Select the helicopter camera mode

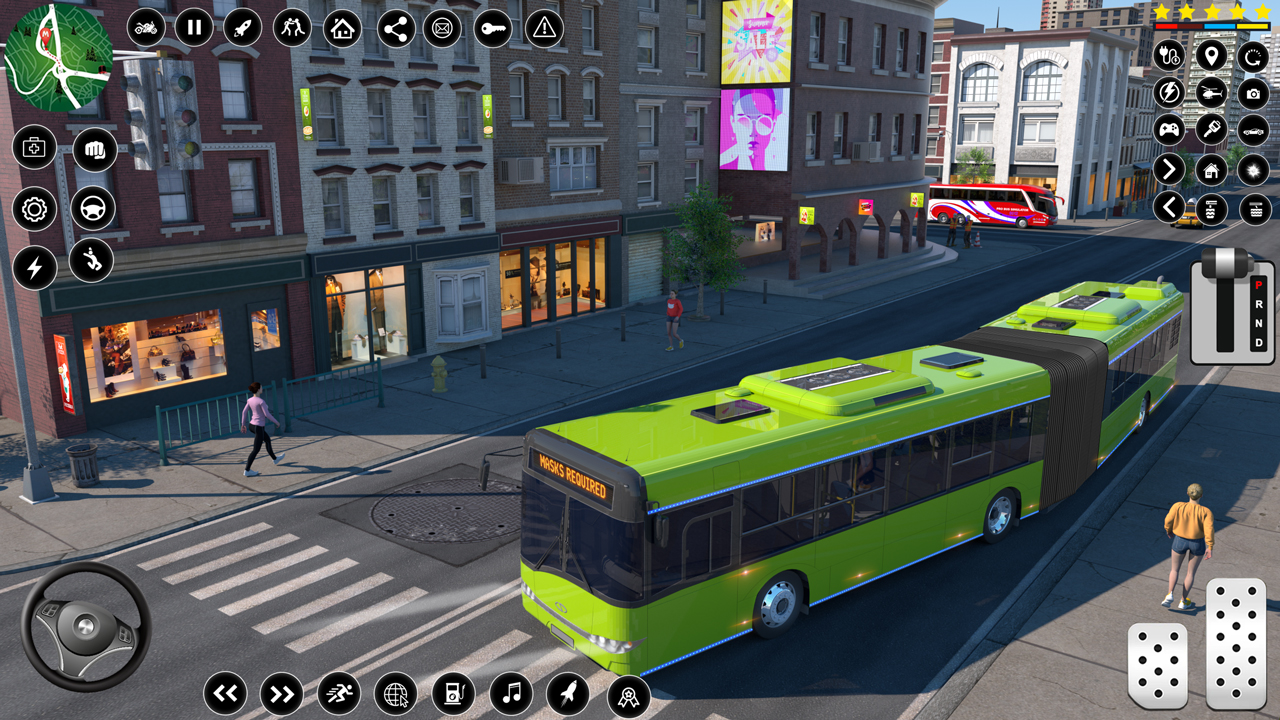[1210, 92]
